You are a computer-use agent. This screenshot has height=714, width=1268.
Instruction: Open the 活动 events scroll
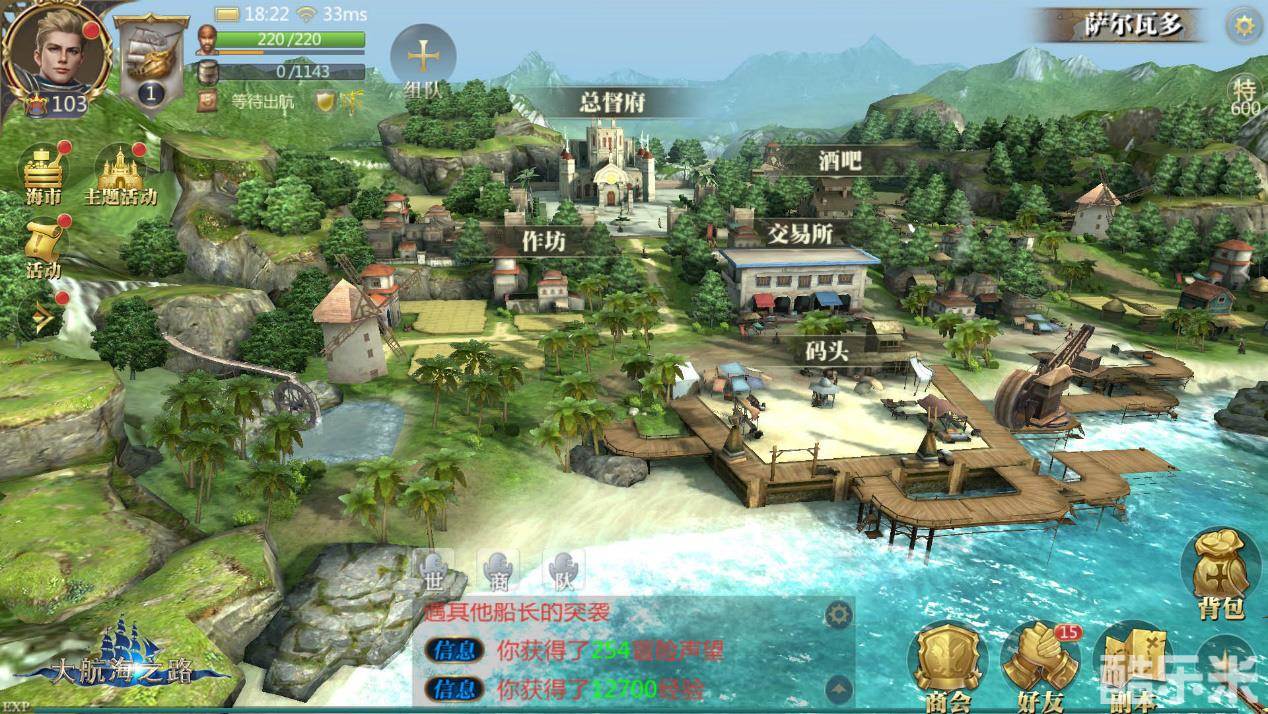(x=44, y=247)
